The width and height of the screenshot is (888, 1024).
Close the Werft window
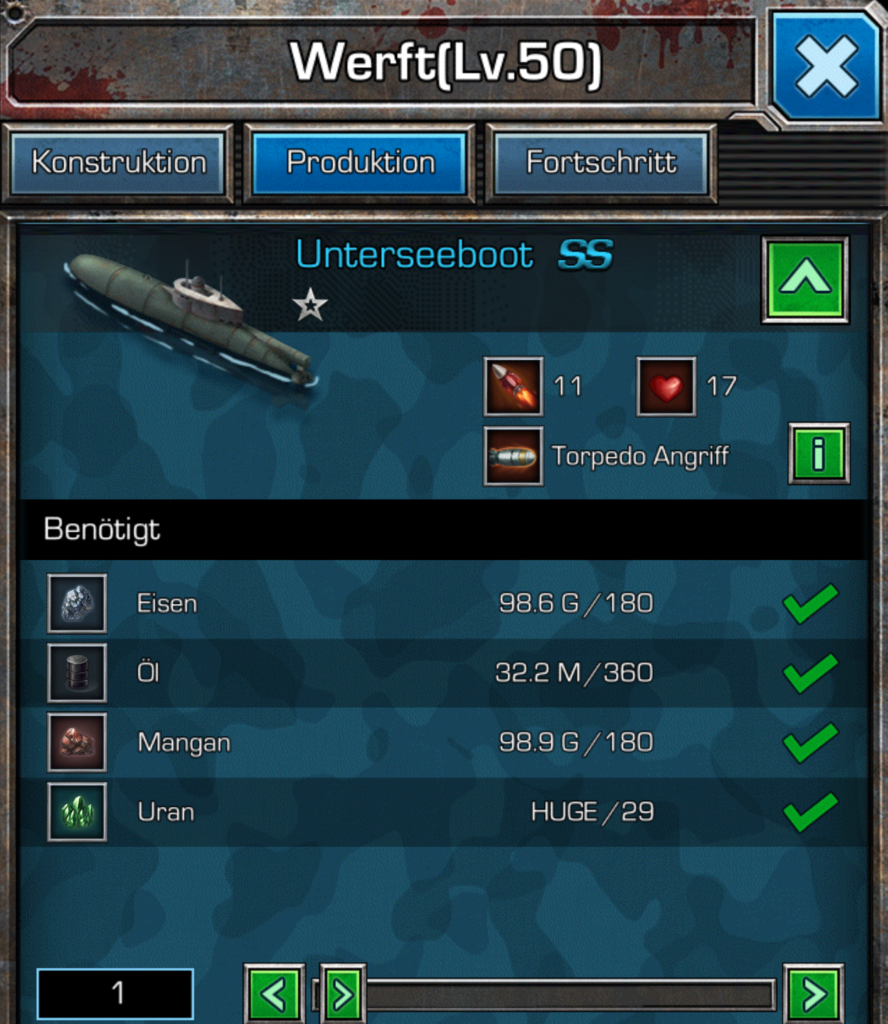(x=826, y=66)
